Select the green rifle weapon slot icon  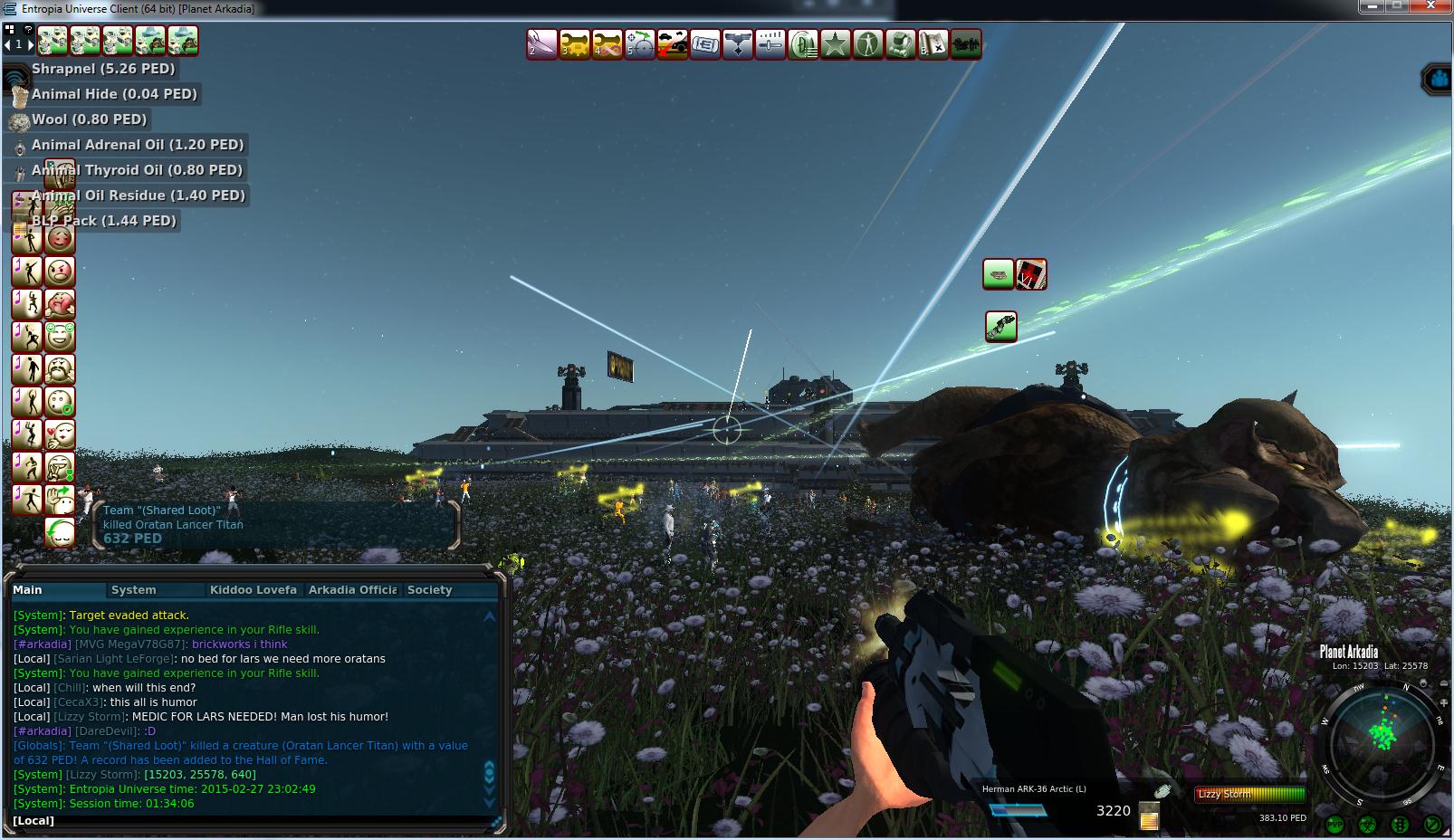(x=1000, y=327)
